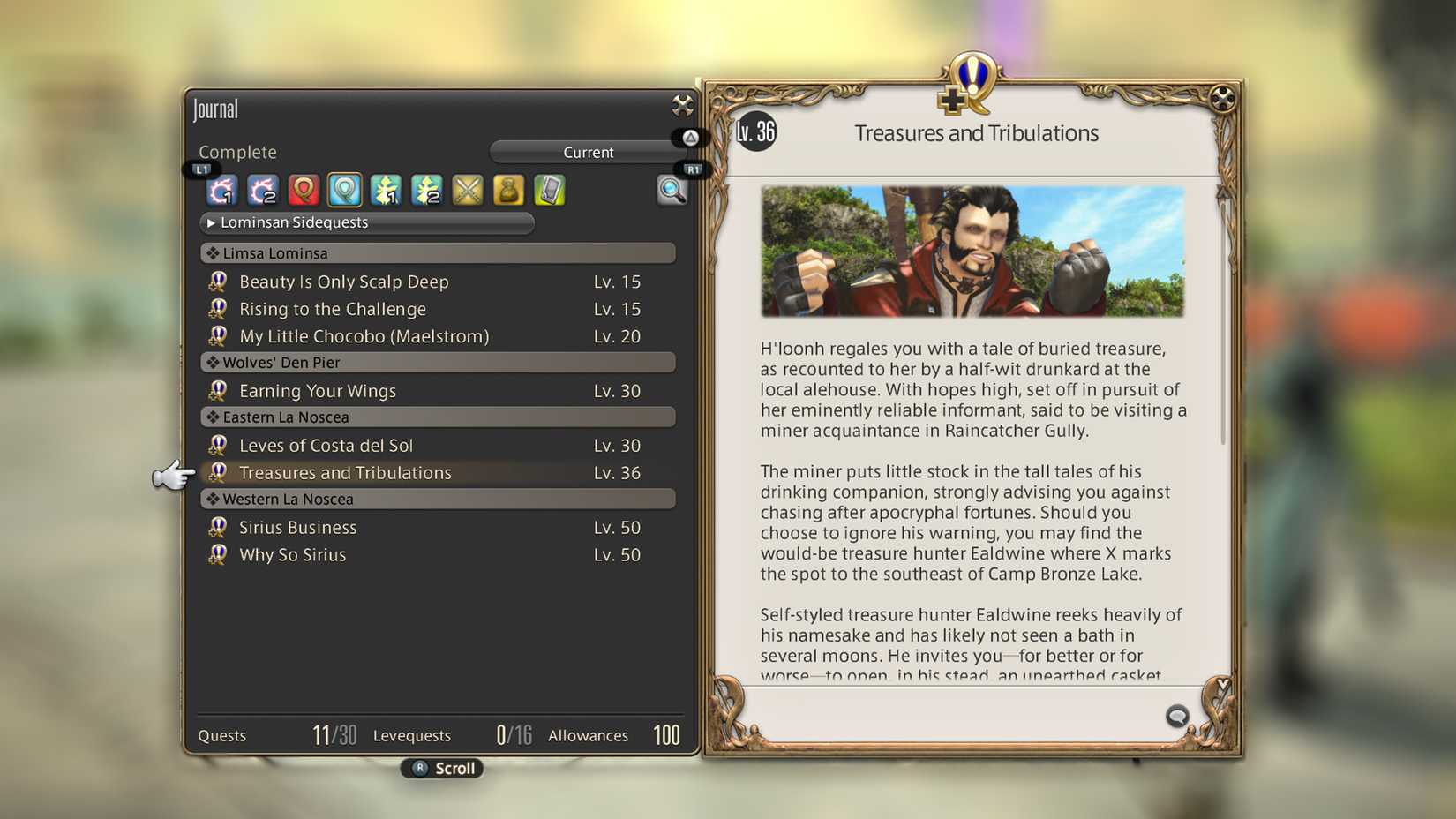Open the crossed-swords Battle Leves category
The image size is (1456, 819).
click(467, 190)
